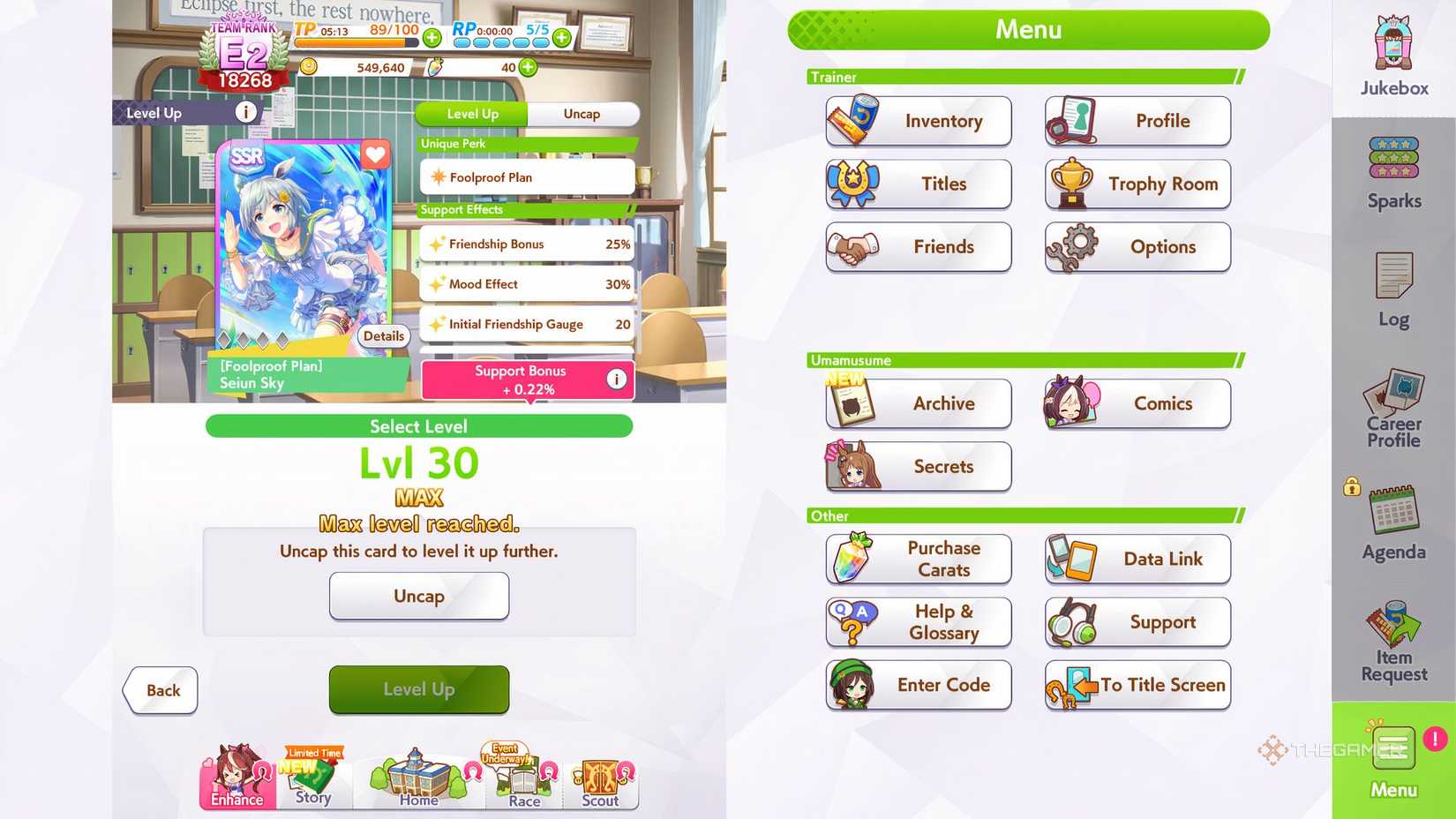Screen dimensions: 1456x819
Task: Add TP with the green plus
Action: (432, 37)
